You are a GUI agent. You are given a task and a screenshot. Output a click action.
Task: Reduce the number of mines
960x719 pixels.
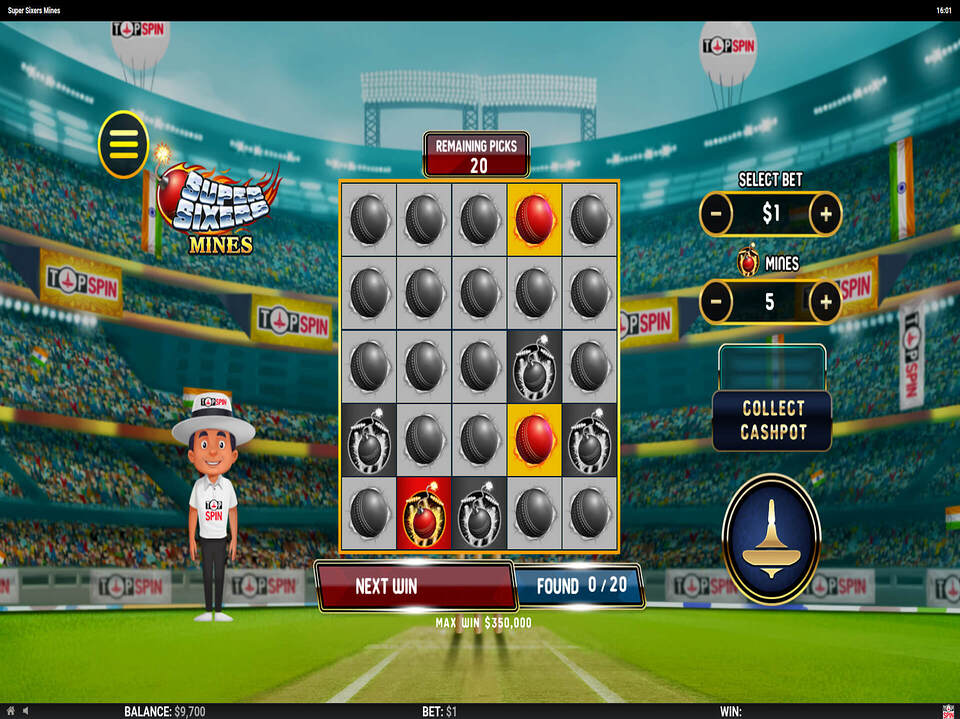(x=716, y=301)
